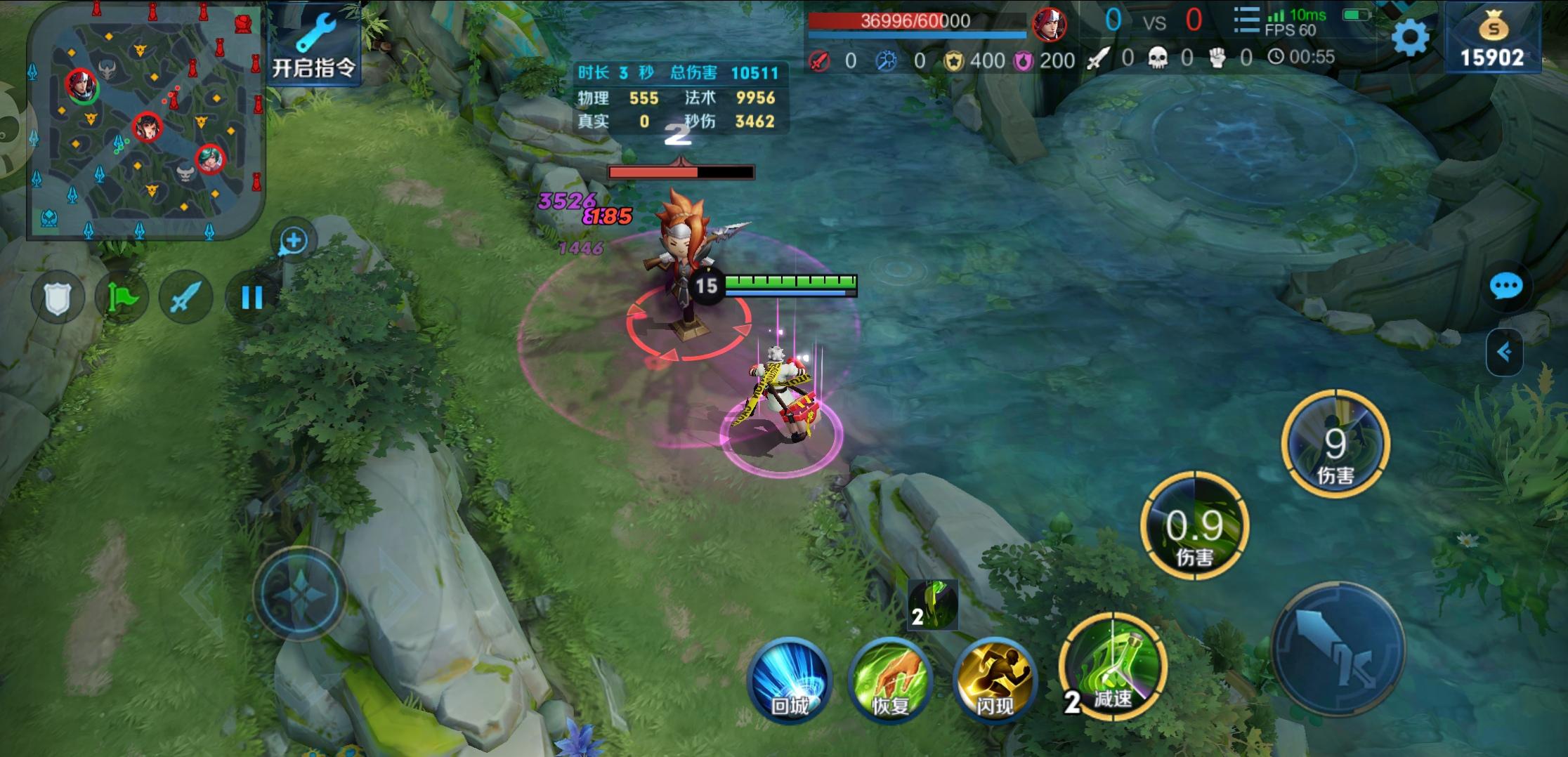Expand the side panel arrow button

[1504, 352]
